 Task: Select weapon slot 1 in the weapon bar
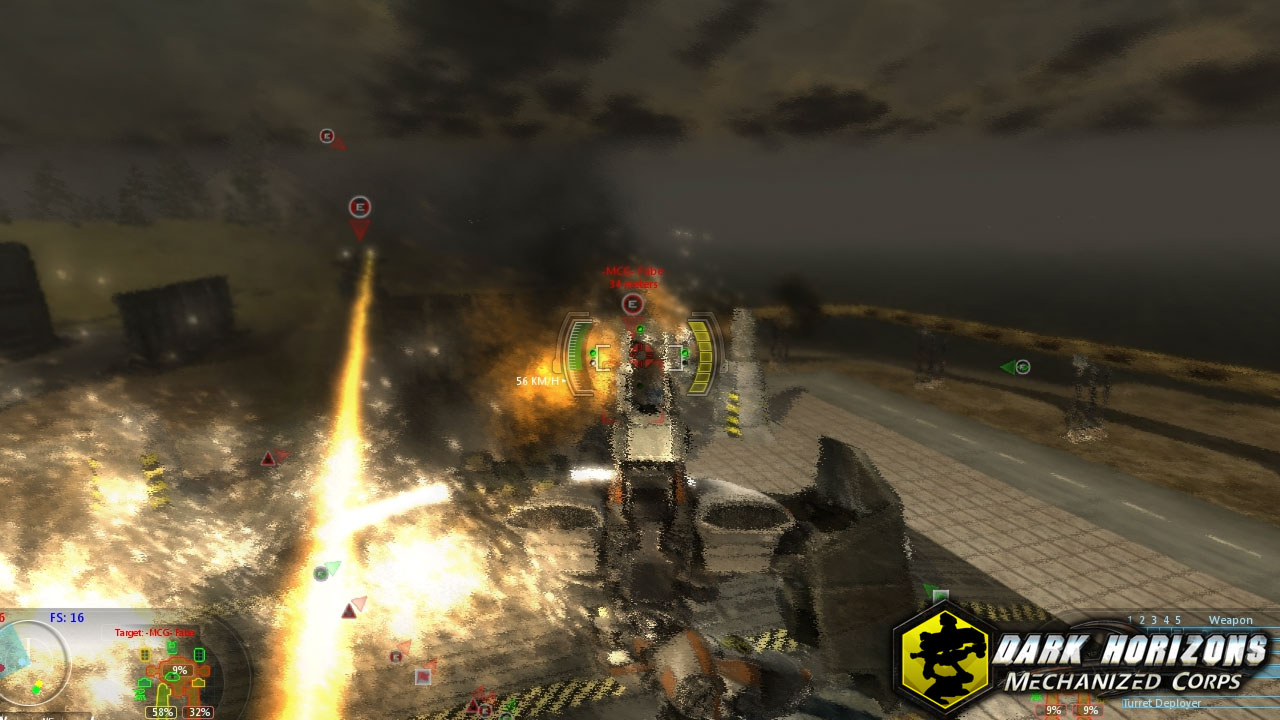tap(1131, 620)
